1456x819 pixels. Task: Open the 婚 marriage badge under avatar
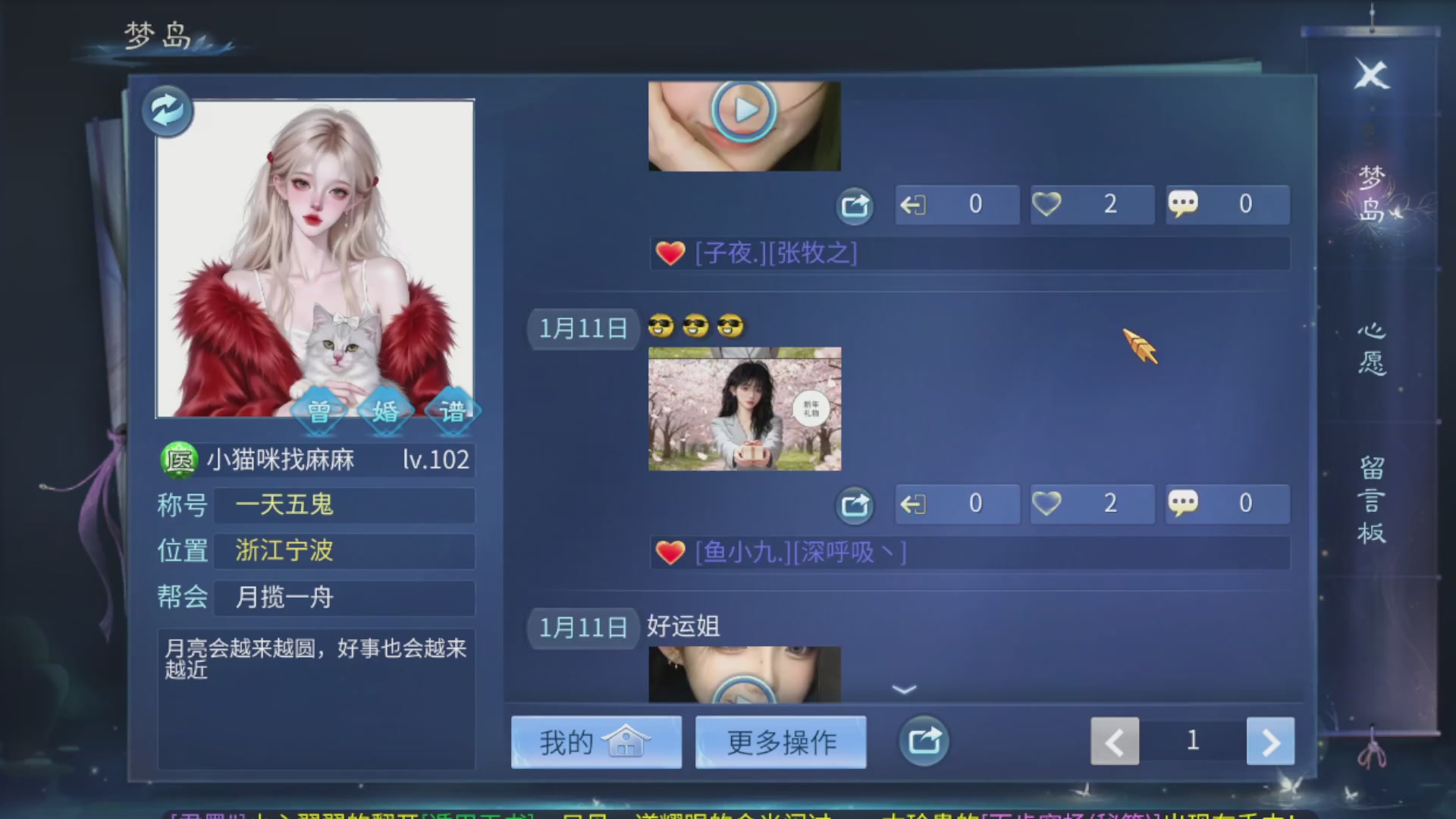(x=387, y=412)
